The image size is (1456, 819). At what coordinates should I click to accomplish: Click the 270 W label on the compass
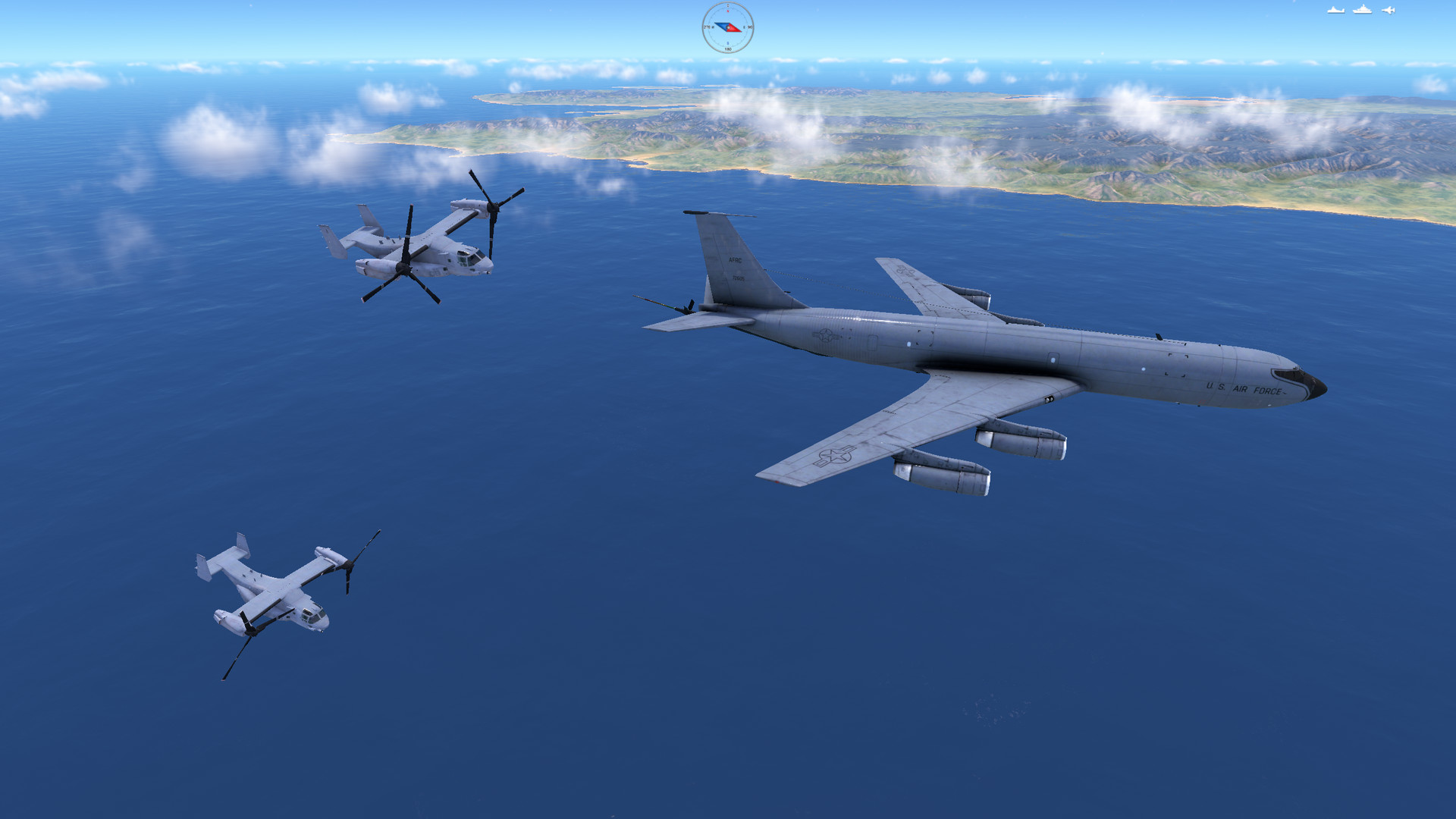click(x=708, y=27)
